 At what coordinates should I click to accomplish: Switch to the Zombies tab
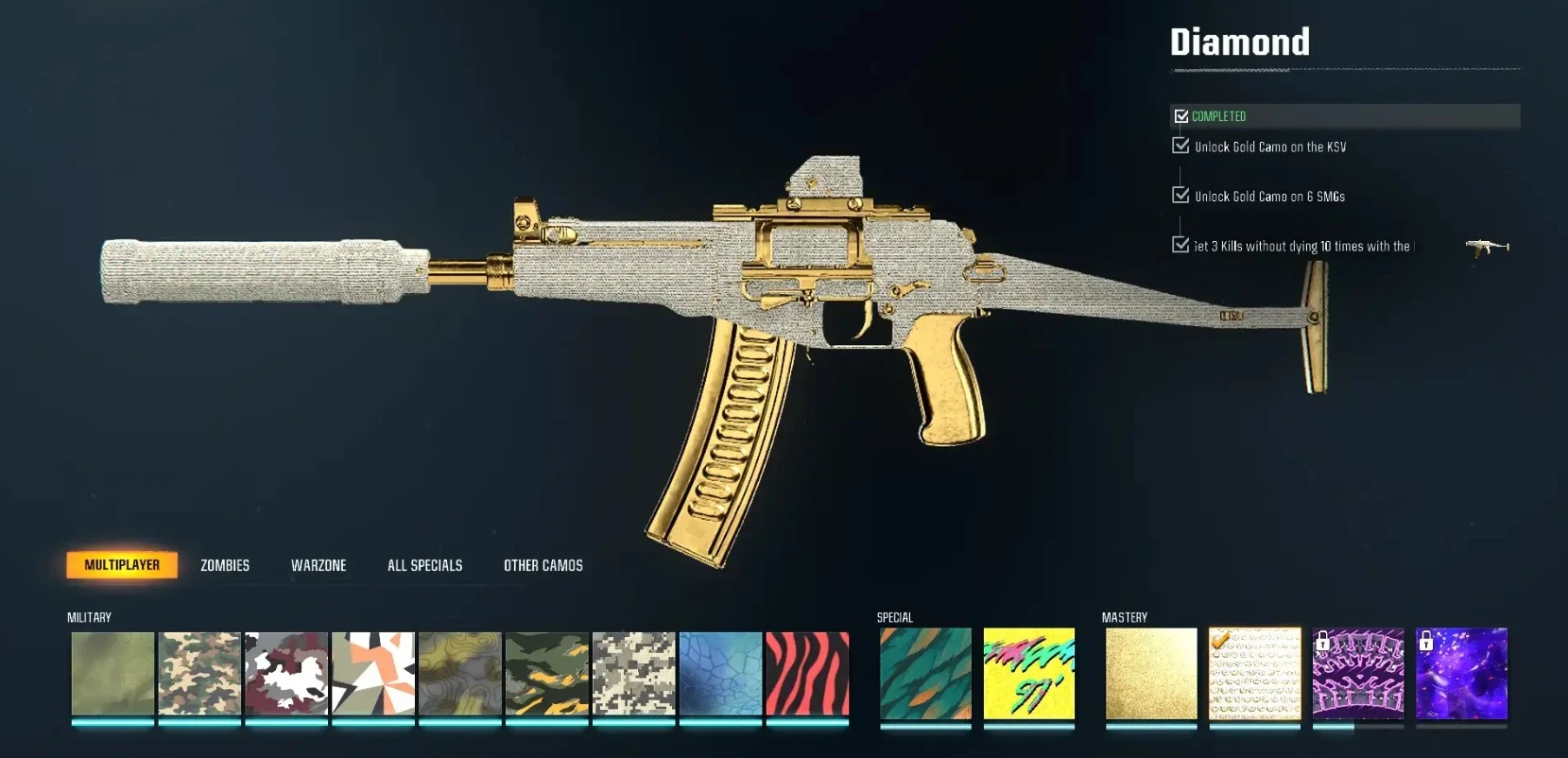(x=223, y=564)
